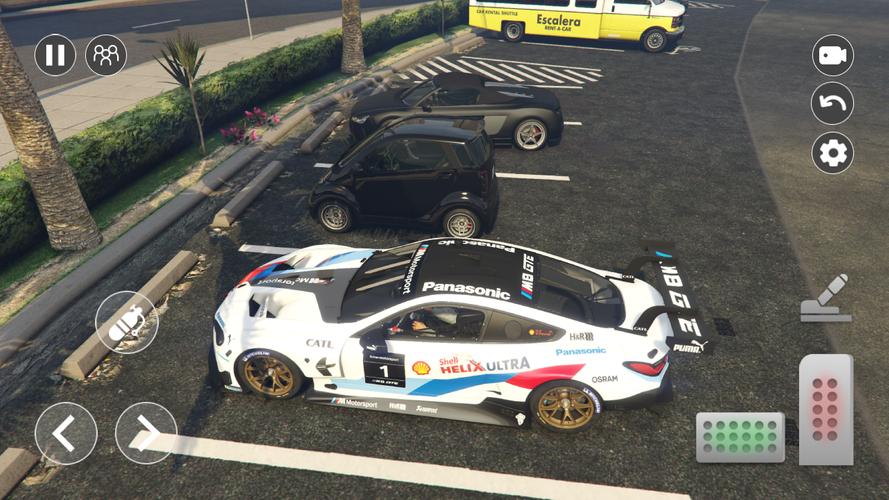Screen dimensions: 889x500
Task: Open the gear settings menu
Action: pos(832,153)
